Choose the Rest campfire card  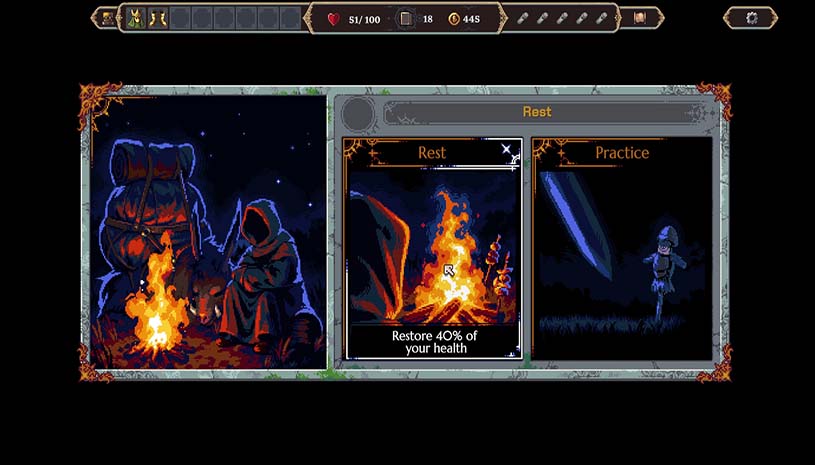[x=432, y=249]
